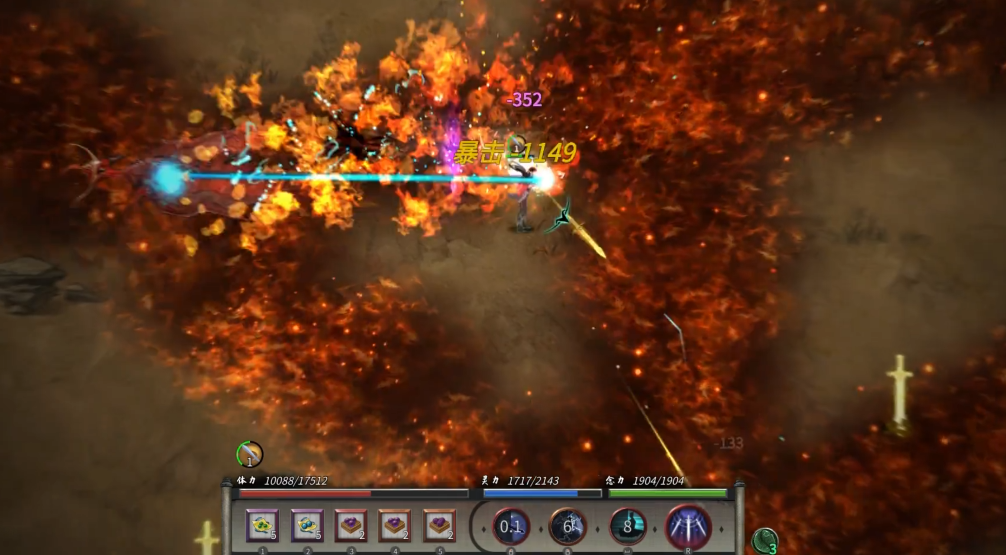The width and height of the screenshot is (1006, 555).
Task: Cast the falling swords ultimate skill
Action: pos(688,526)
